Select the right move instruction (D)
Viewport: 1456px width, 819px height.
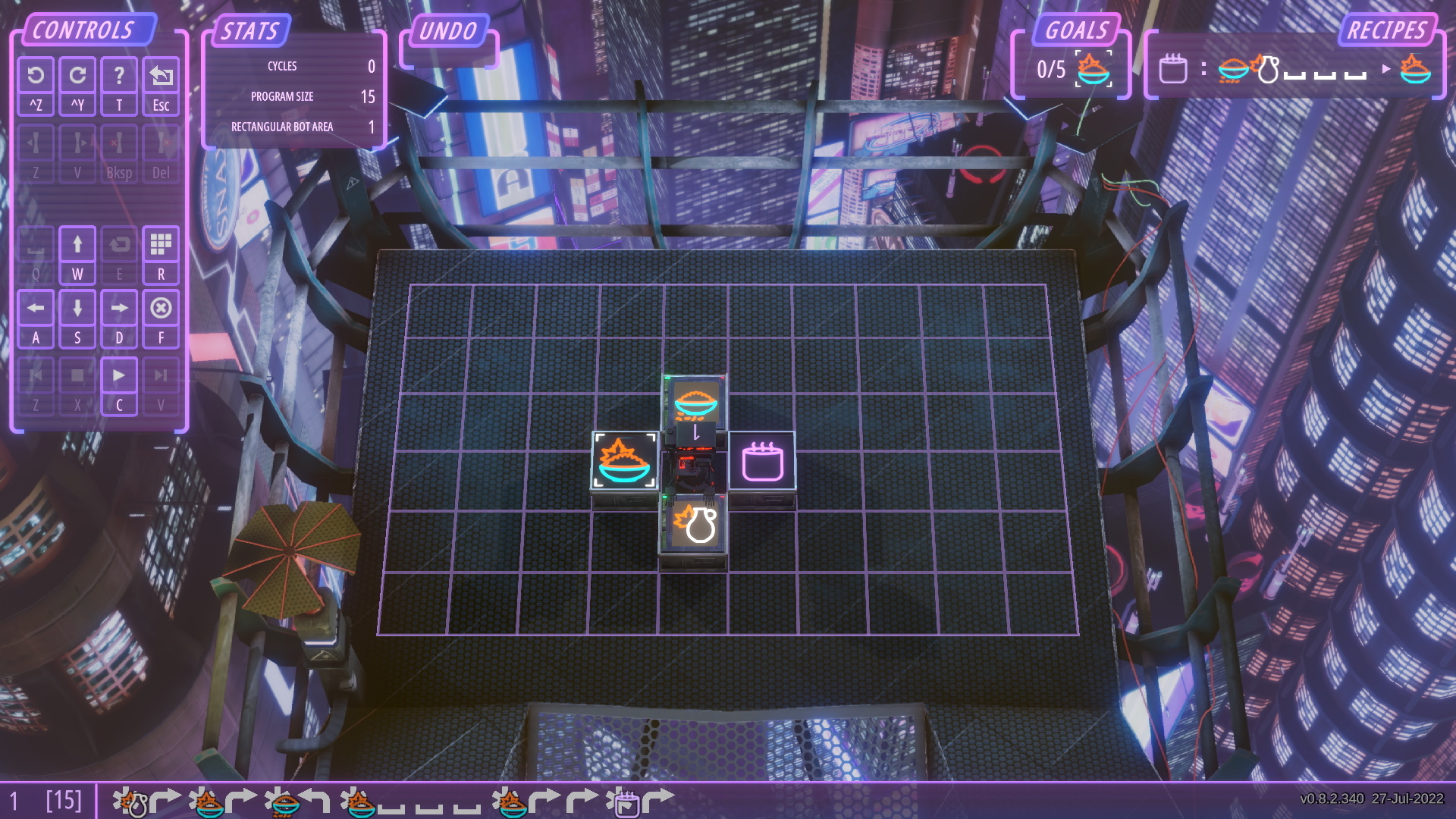click(119, 308)
